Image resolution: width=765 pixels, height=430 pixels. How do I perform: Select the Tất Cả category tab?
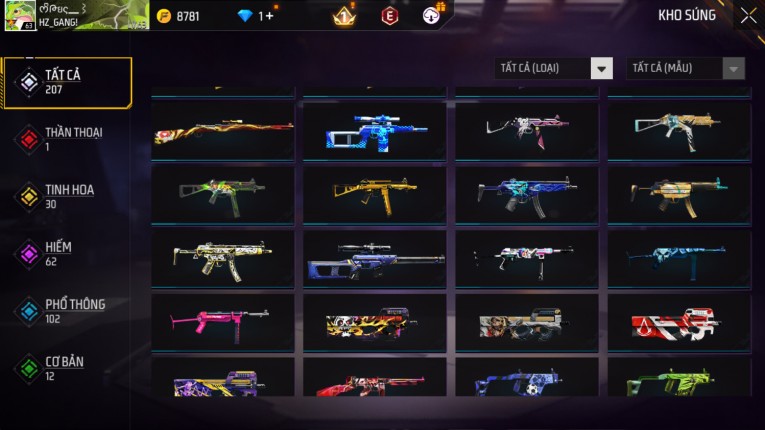coord(67,82)
